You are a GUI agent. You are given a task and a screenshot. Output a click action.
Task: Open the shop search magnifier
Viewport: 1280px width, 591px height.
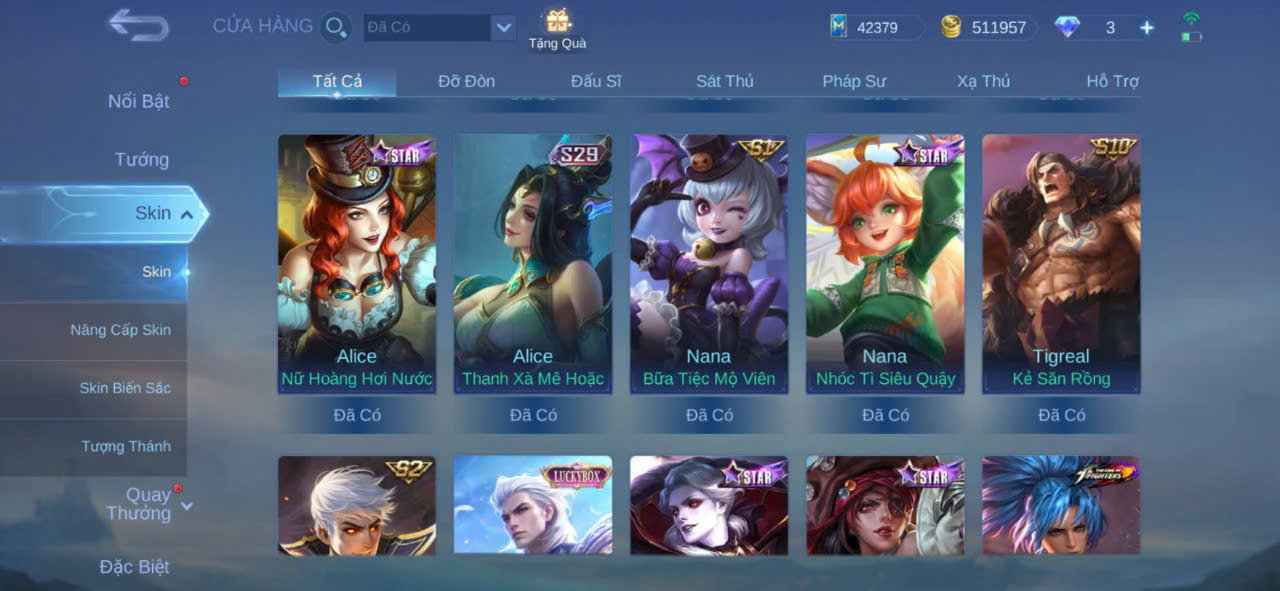[x=336, y=27]
